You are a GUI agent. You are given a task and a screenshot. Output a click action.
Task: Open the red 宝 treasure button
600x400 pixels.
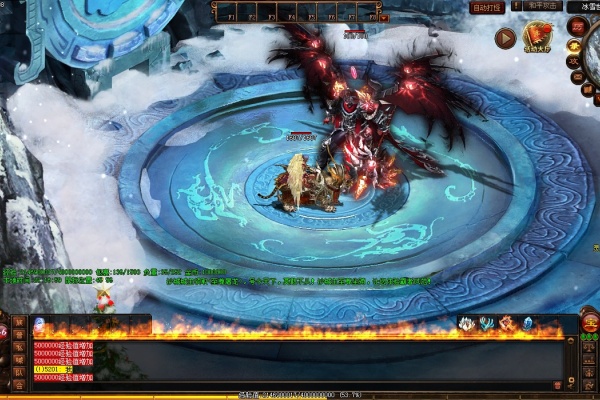click(x=591, y=322)
